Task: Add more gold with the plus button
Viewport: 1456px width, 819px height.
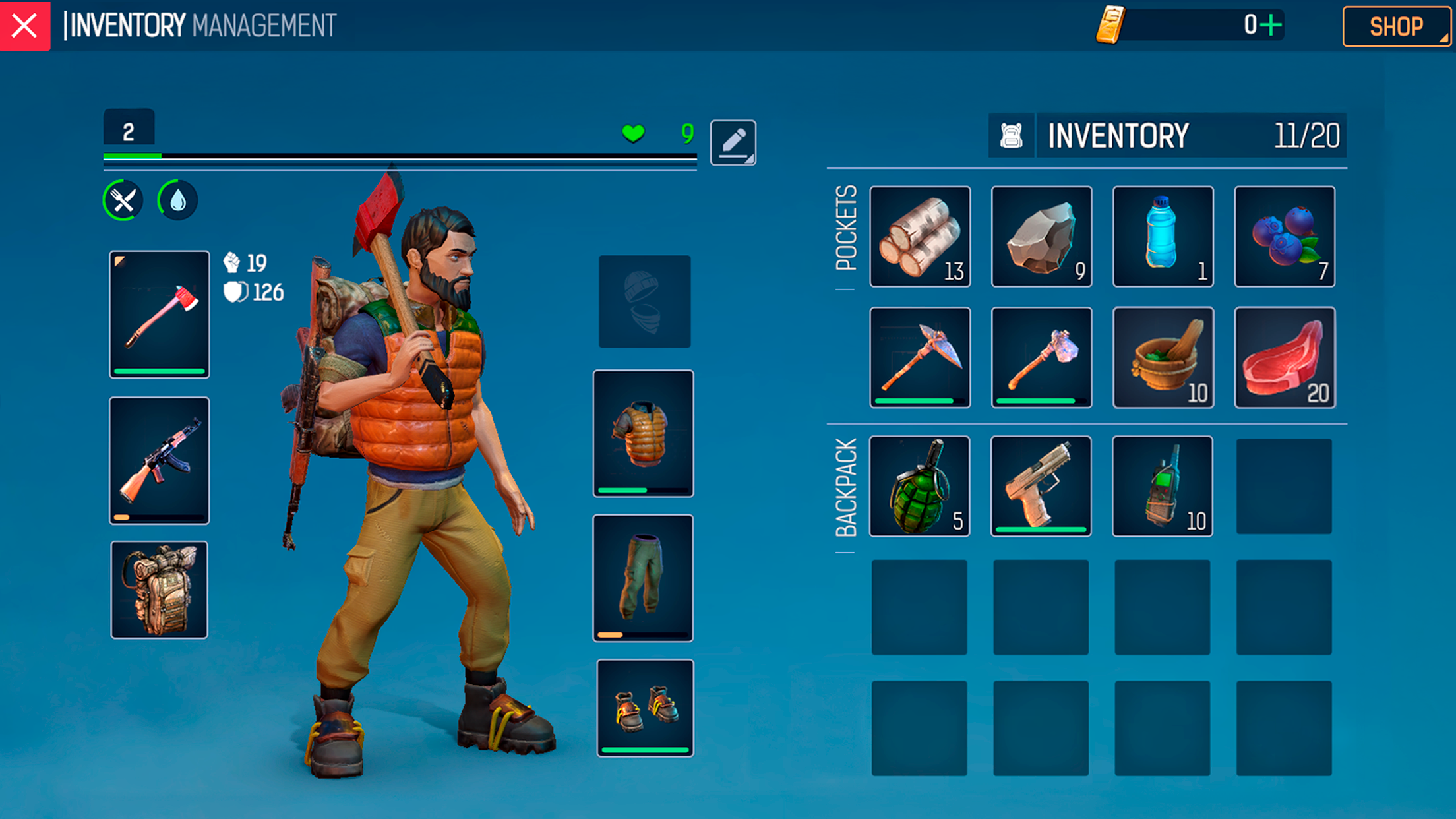Action: pyautogui.click(x=1271, y=26)
